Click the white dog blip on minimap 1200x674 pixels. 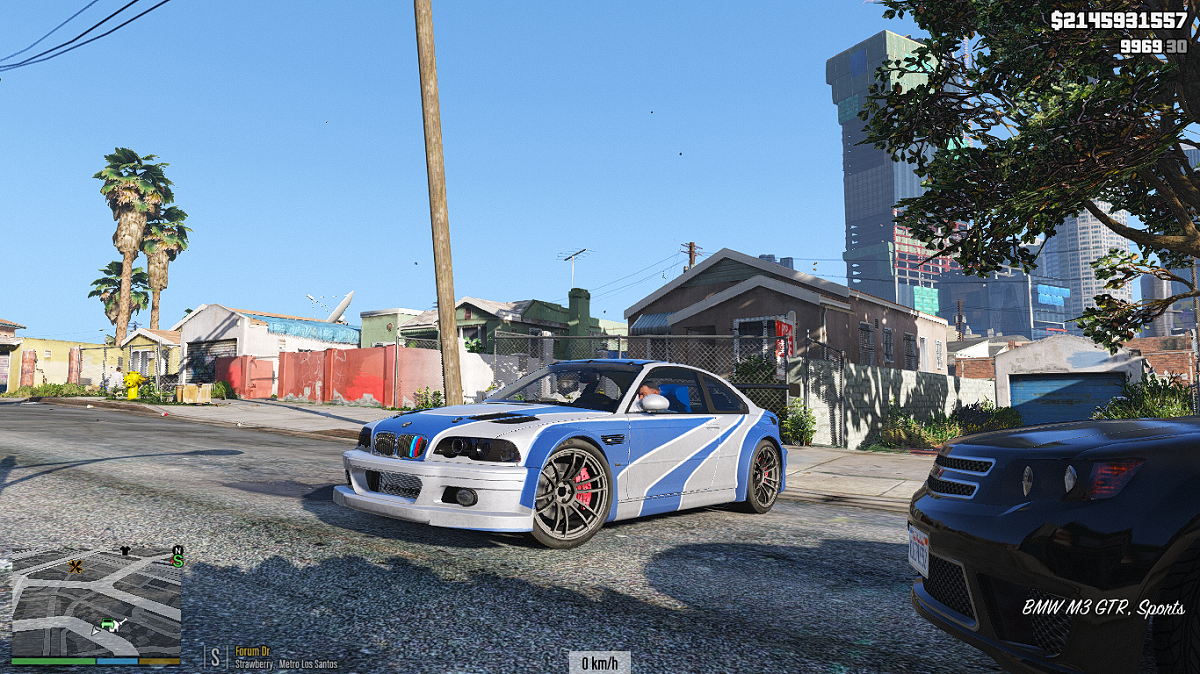pyautogui.click(x=119, y=625)
